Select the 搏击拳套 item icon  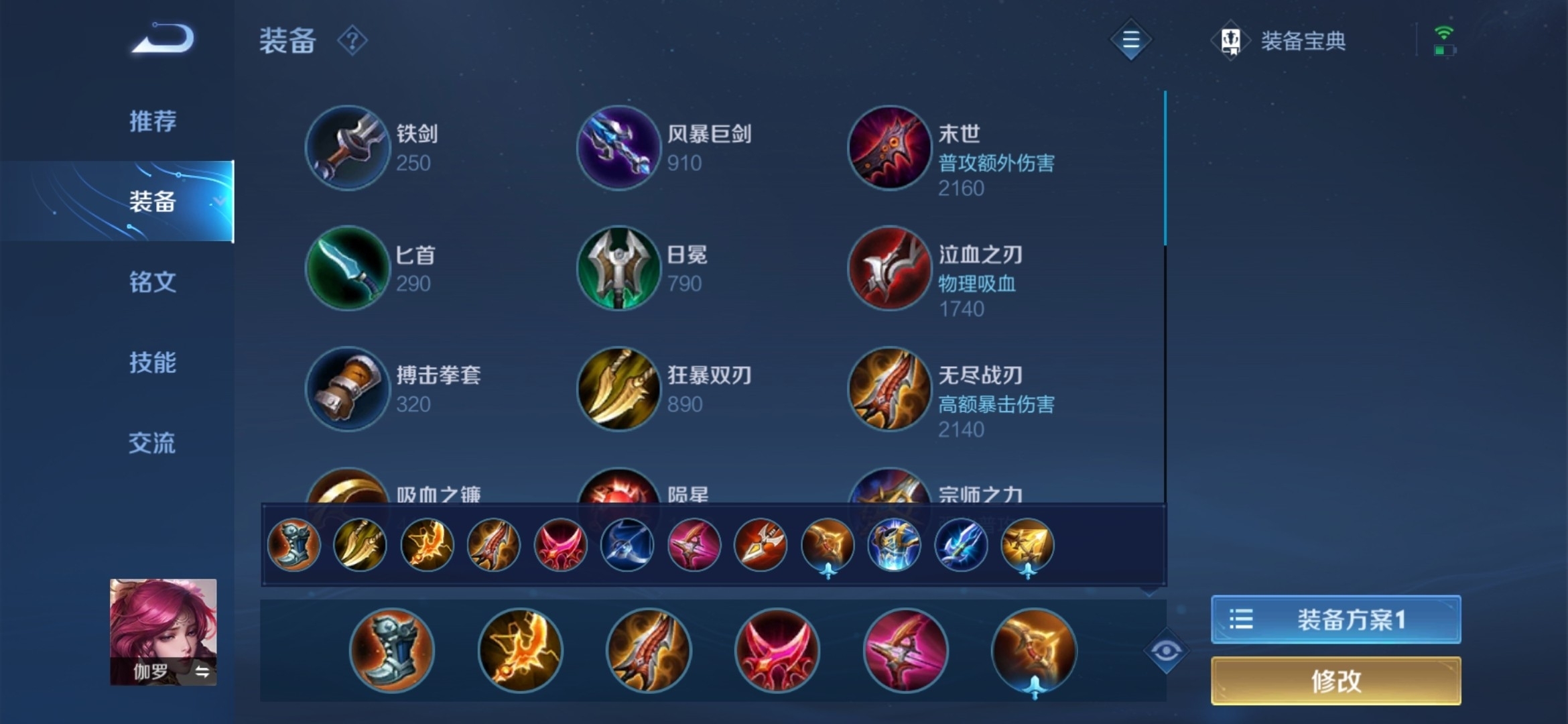pyautogui.click(x=347, y=389)
